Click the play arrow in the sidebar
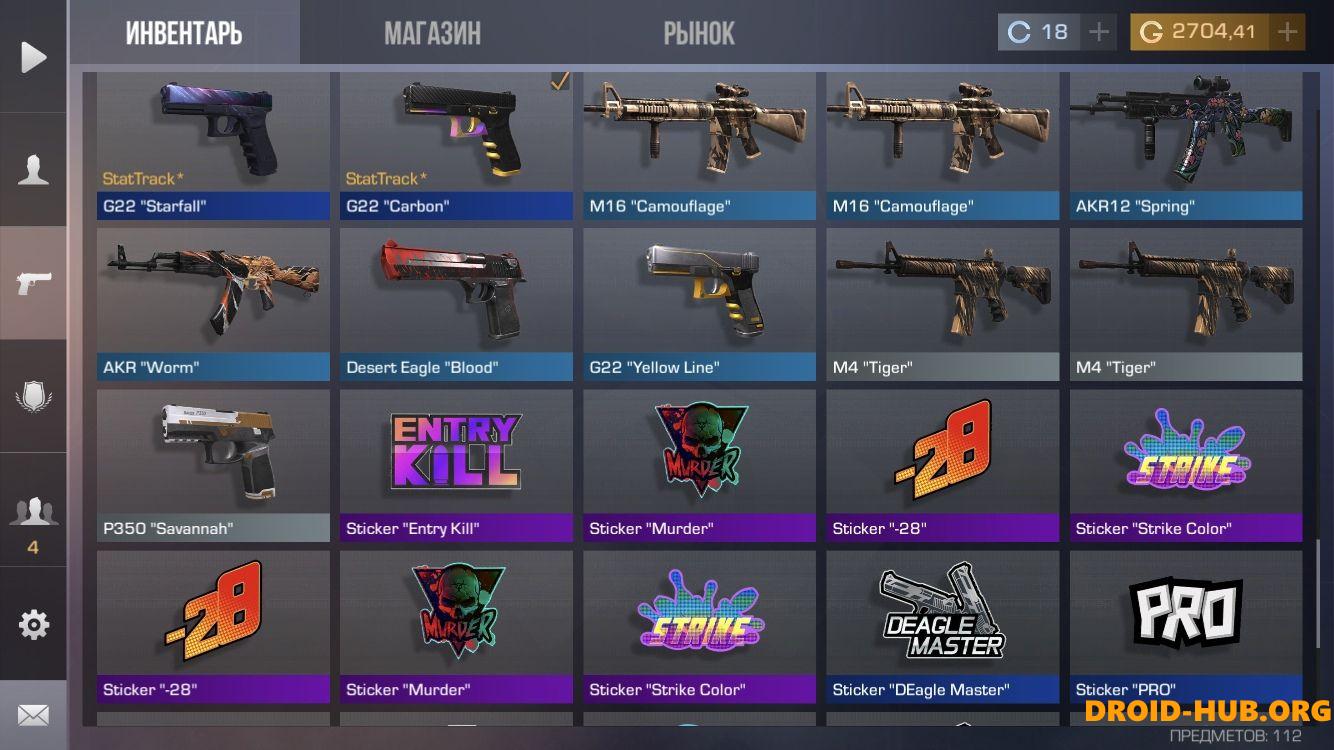This screenshot has height=750, width=1334. coord(34,57)
